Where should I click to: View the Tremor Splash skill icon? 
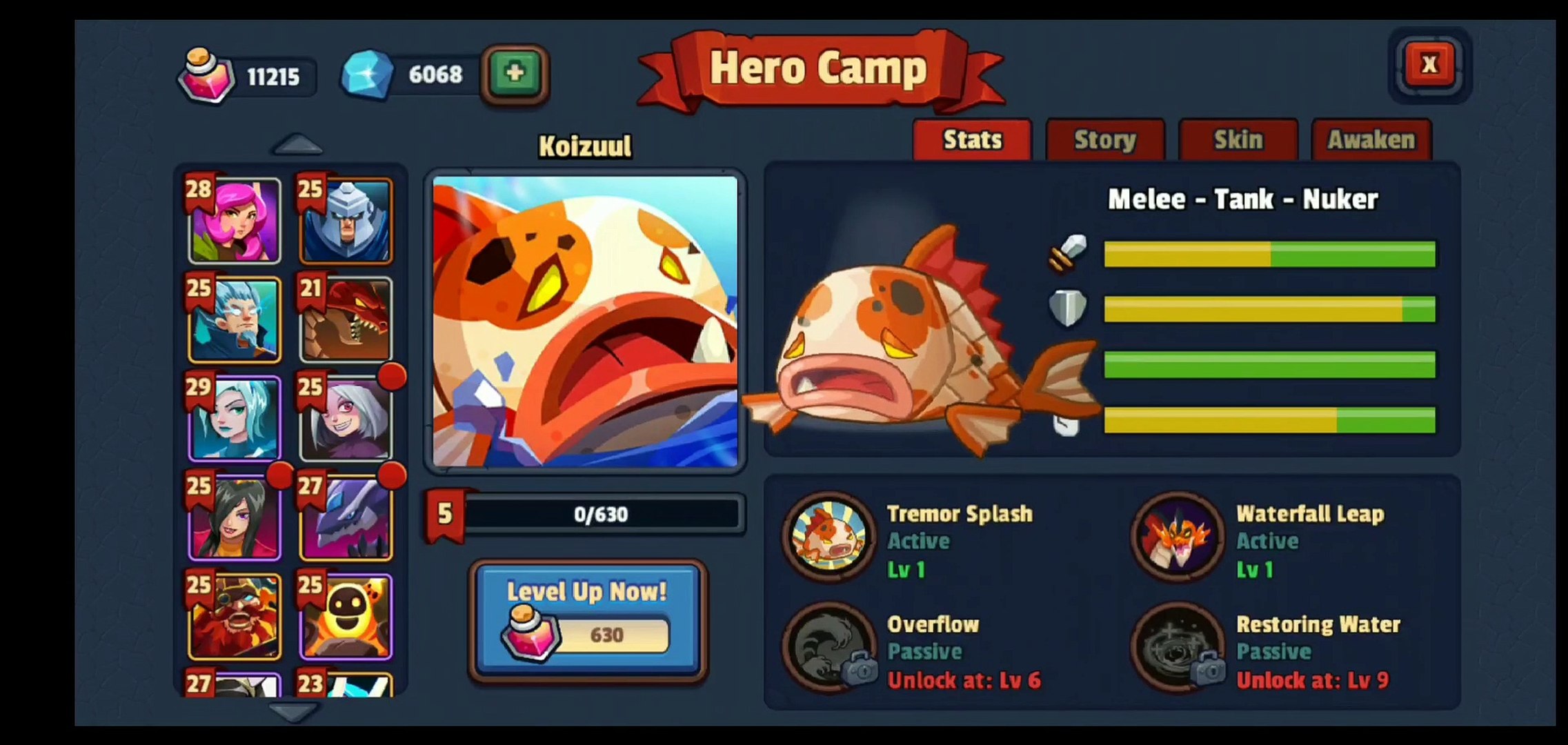[828, 537]
